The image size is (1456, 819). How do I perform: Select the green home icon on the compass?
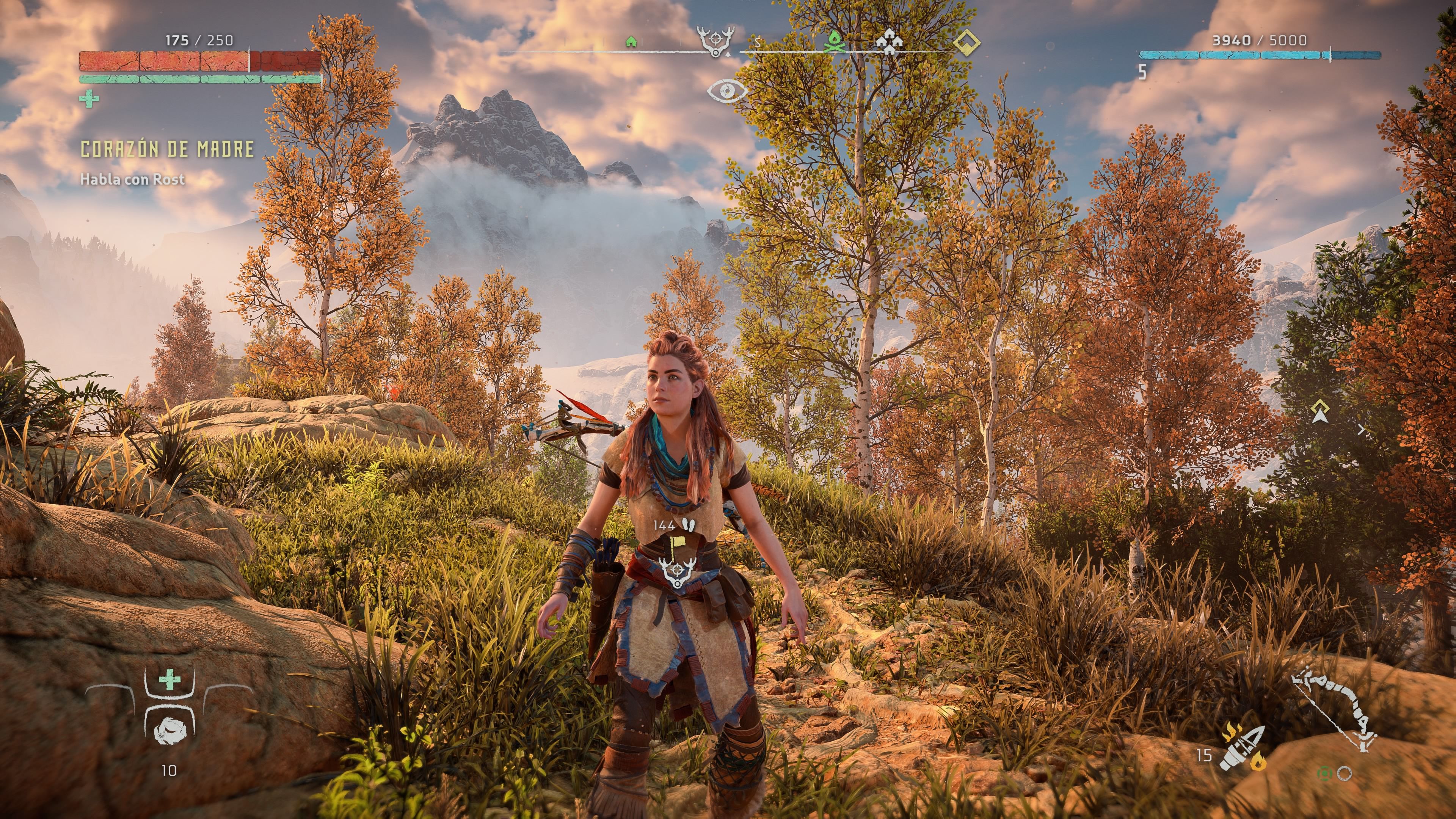[631, 42]
